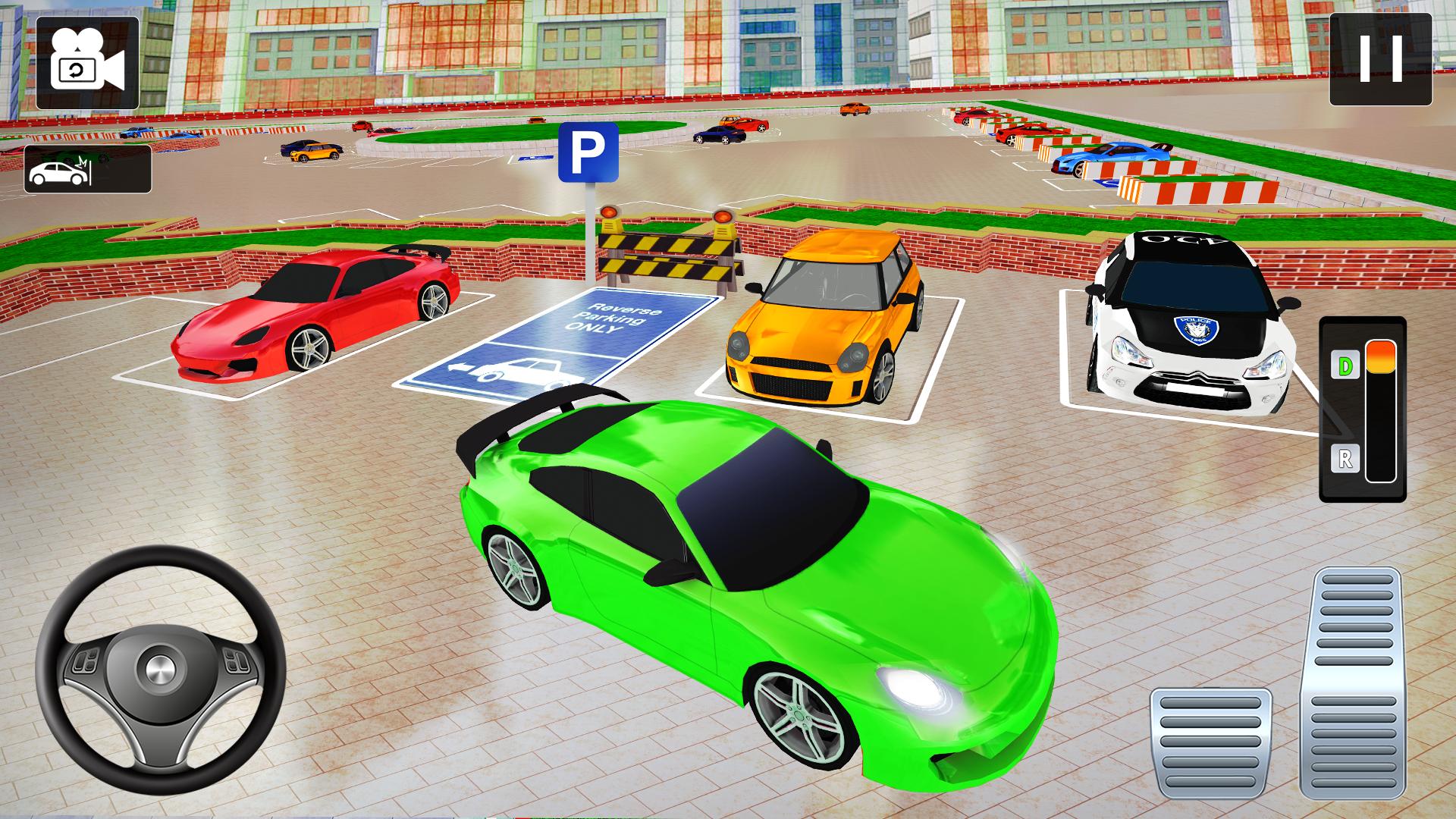Tap the horn button at steering wheel center
Viewport: 1456px width, 819px height.
pos(159,669)
